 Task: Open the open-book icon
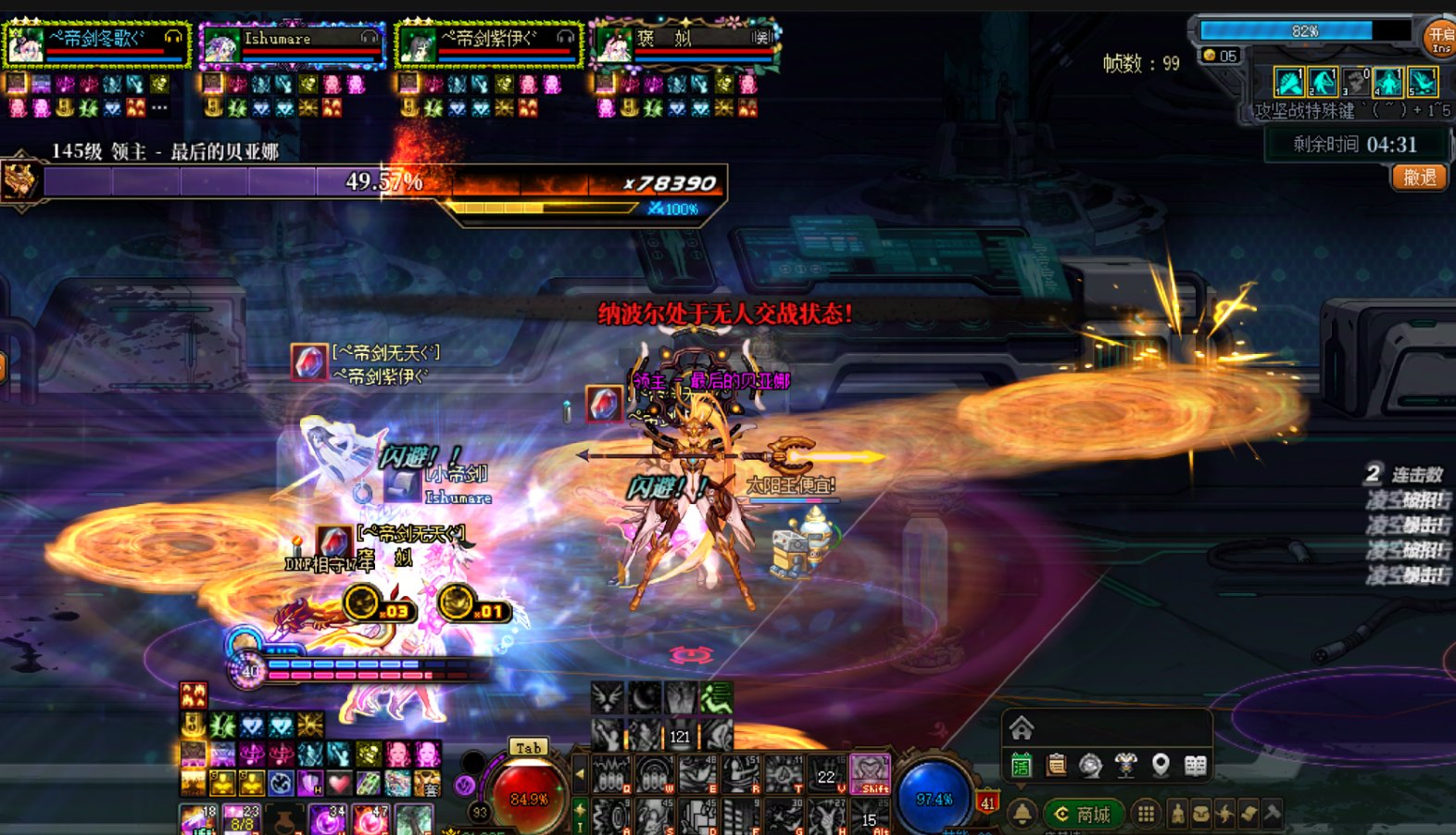click(1195, 765)
